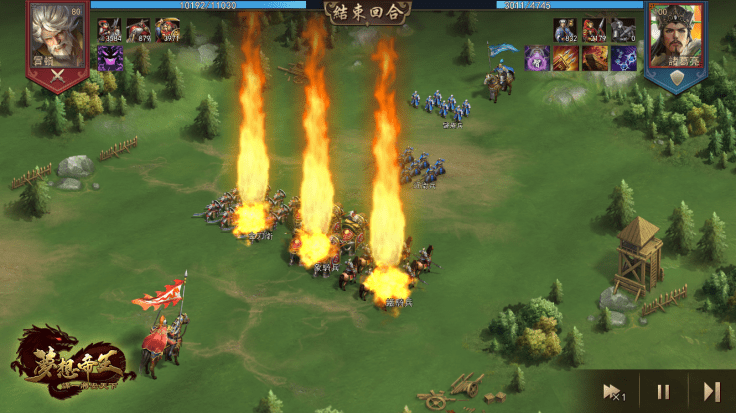Toggle the x1 fast-forward speed

[610, 391]
